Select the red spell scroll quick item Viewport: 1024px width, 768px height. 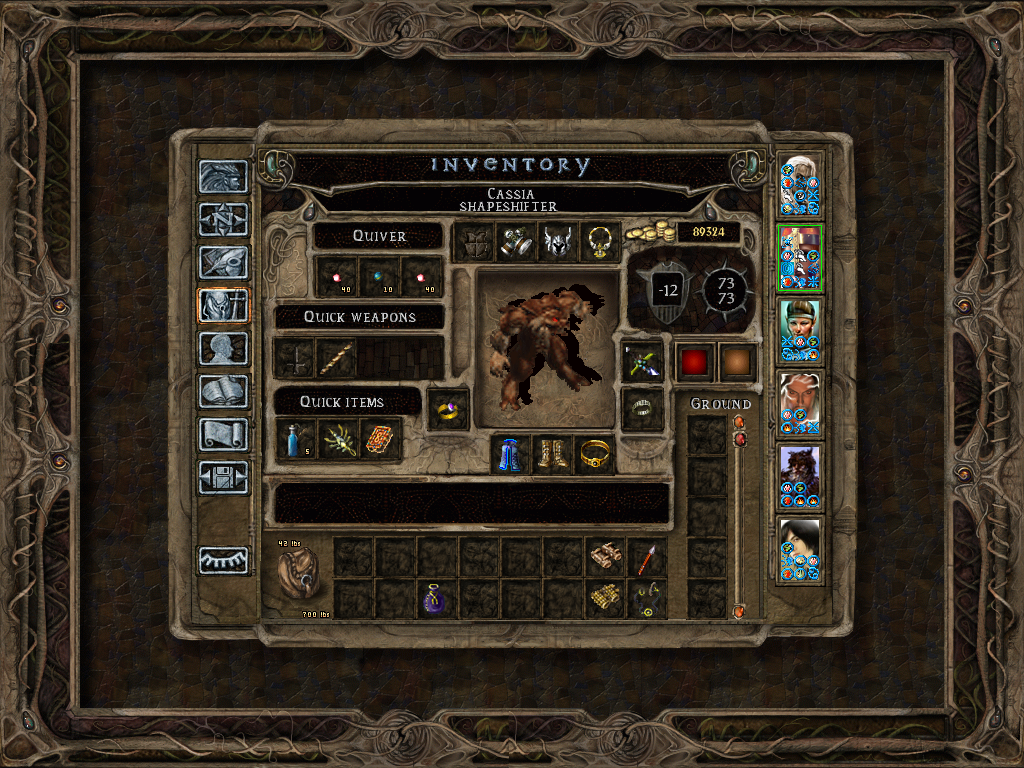pos(381,440)
